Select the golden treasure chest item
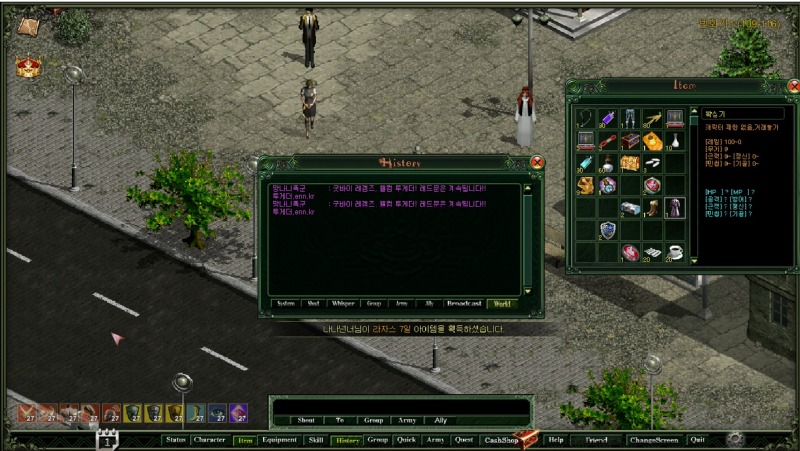Image resolution: width=800 pixels, height=451 pixels. tap(629, 162)
